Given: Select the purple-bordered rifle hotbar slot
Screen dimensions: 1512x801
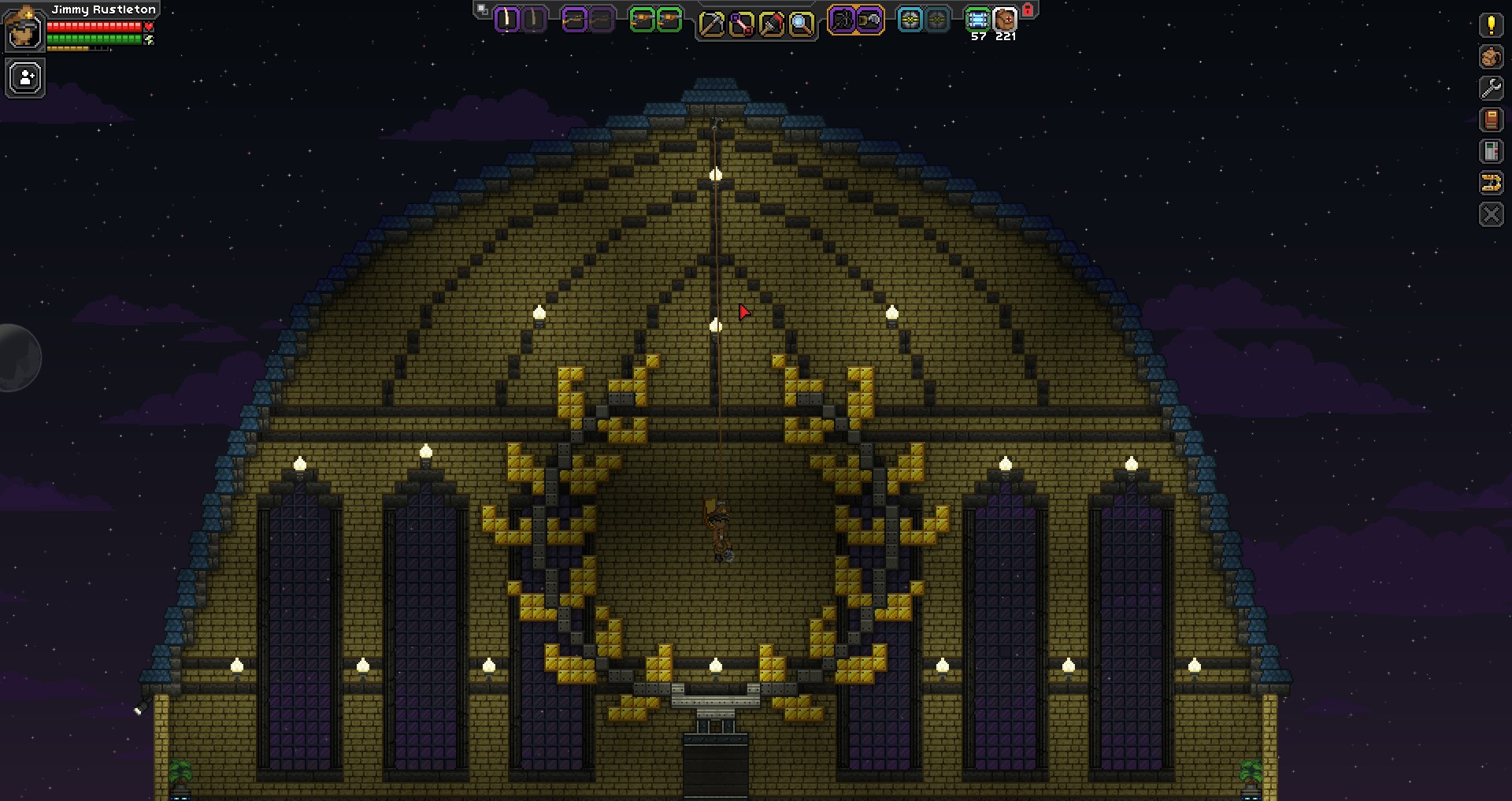Looking at the screenshot, I should pos(575,20).
